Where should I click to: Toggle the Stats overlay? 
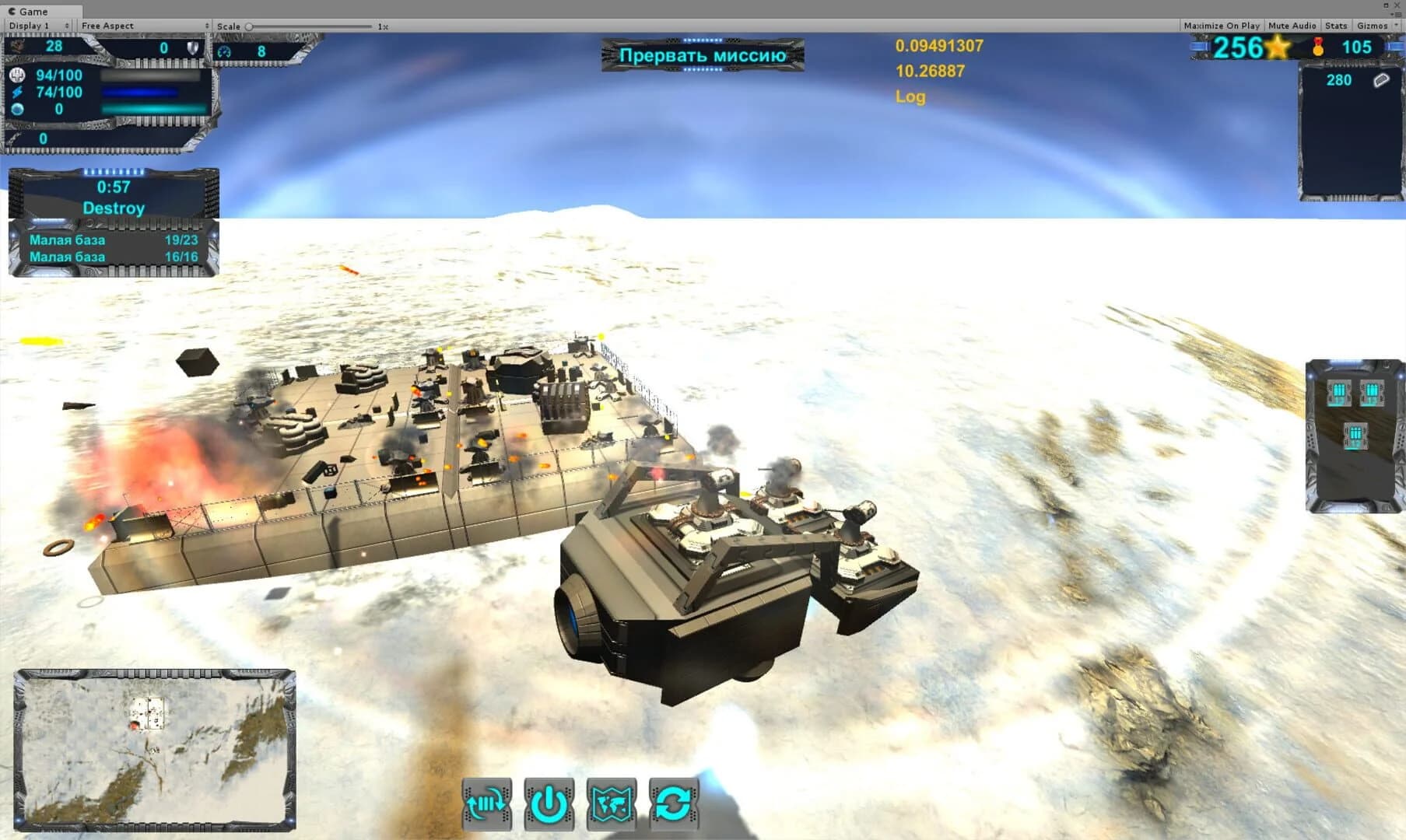[x=1336, y=25]
